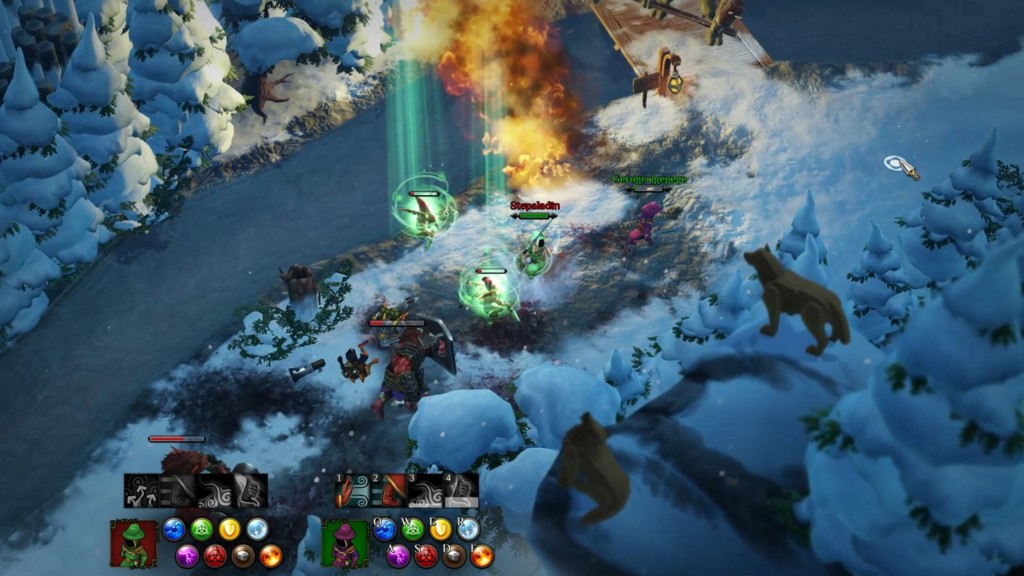Select the green wizard's Lightning element orb
The width and height of the screenshot is (1024, 576).
pyautogui.click(x=187, y=556)
